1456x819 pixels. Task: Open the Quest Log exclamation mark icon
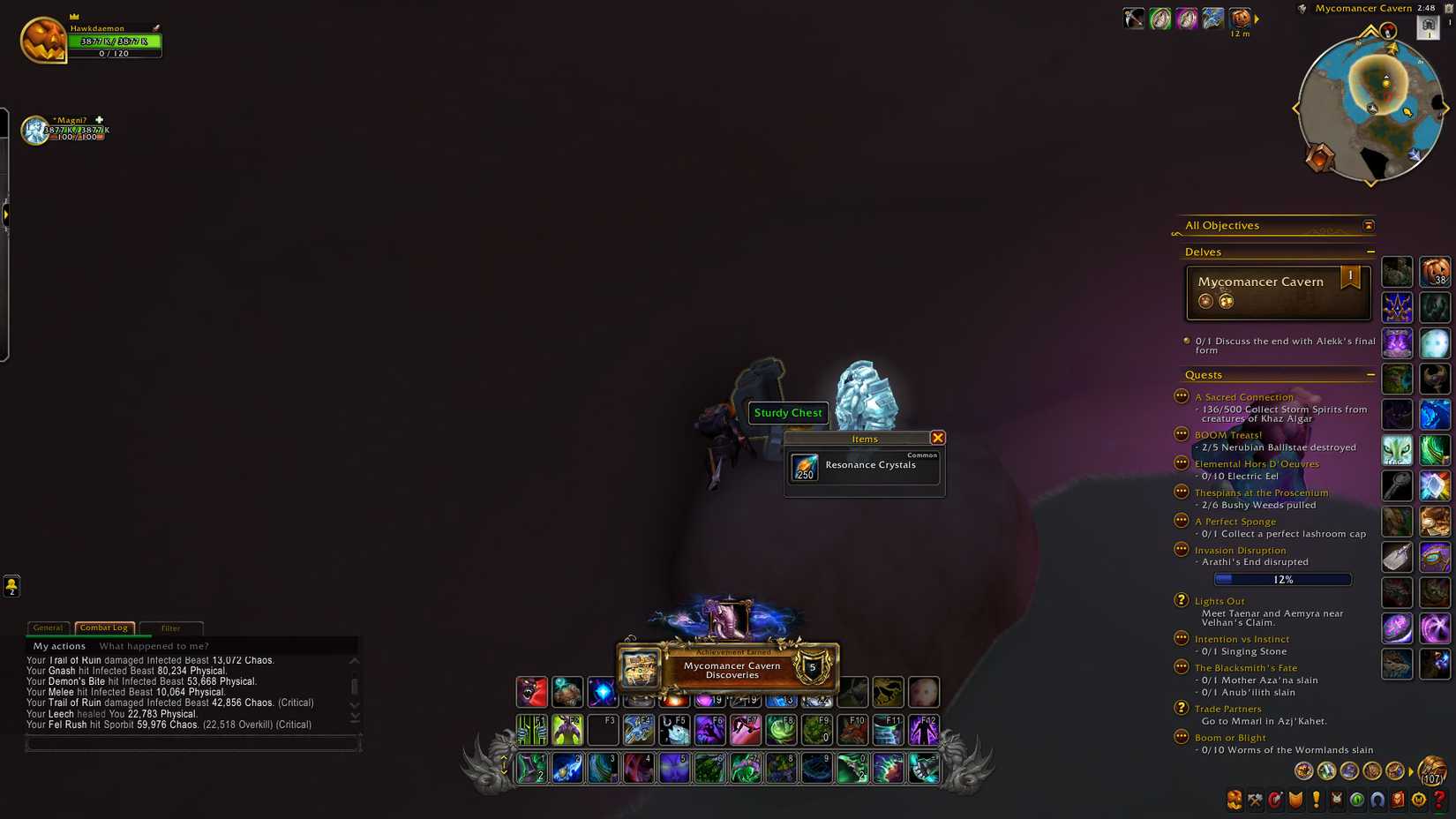point(1316,800)
